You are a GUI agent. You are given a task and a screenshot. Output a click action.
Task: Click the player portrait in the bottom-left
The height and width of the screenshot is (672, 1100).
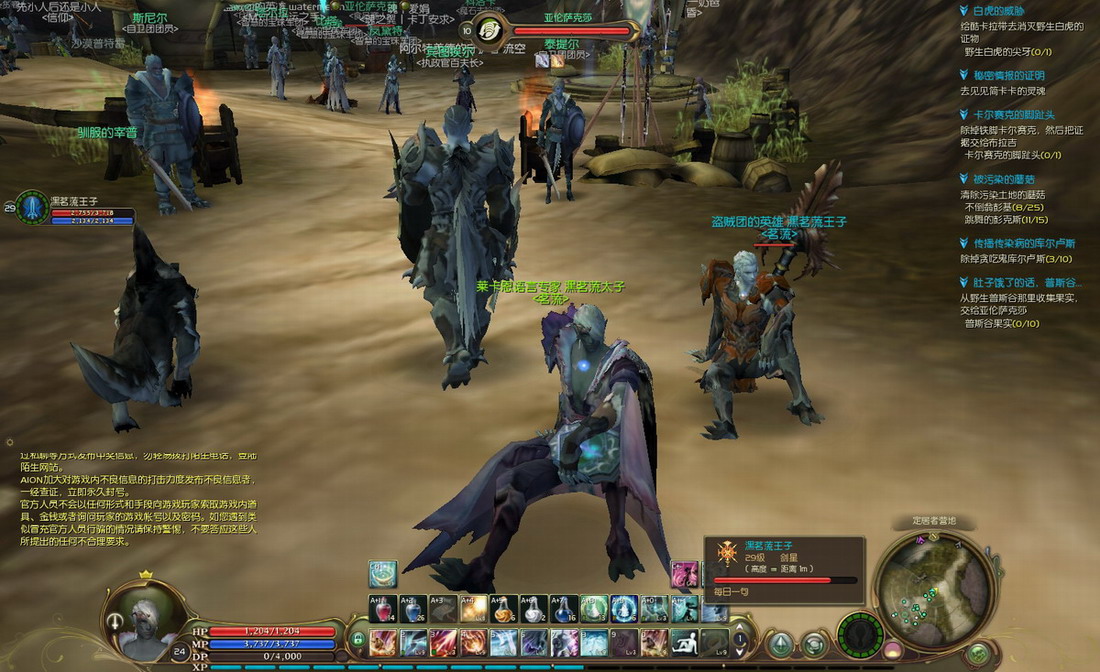point(138,616)
